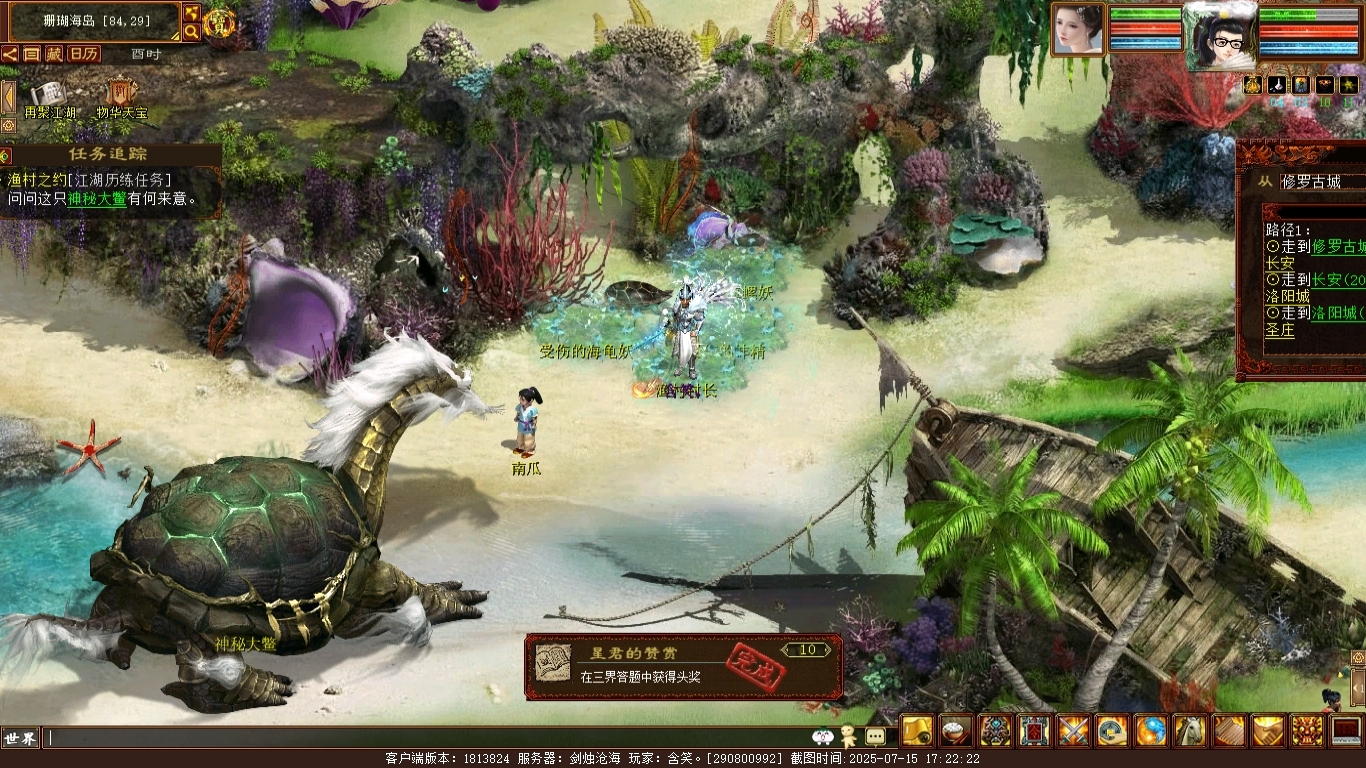1366x768 pixels.
Task: Click the 修罗古城 starting location field
Action: 1322,182
